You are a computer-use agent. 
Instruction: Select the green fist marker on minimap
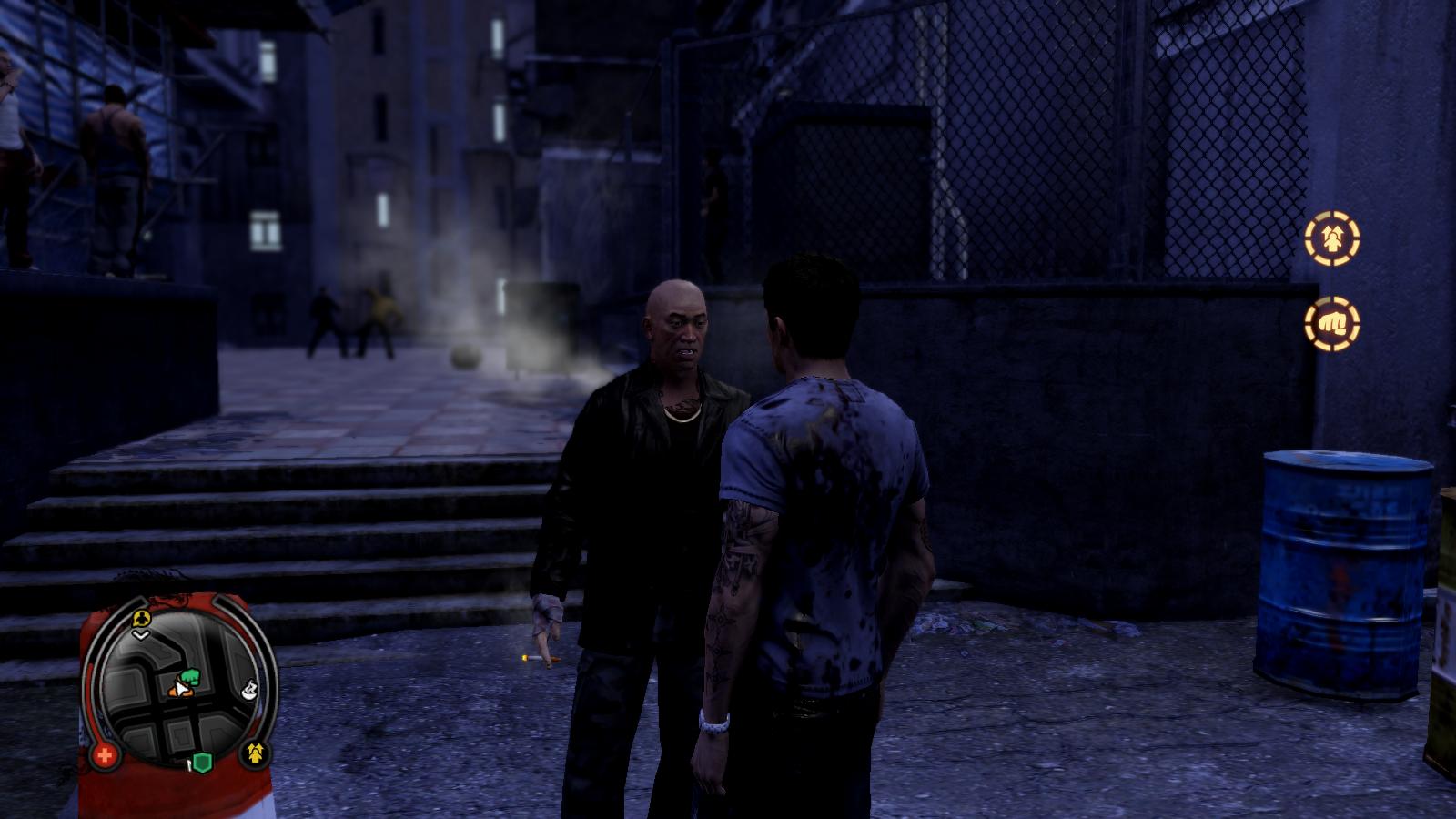190,676
